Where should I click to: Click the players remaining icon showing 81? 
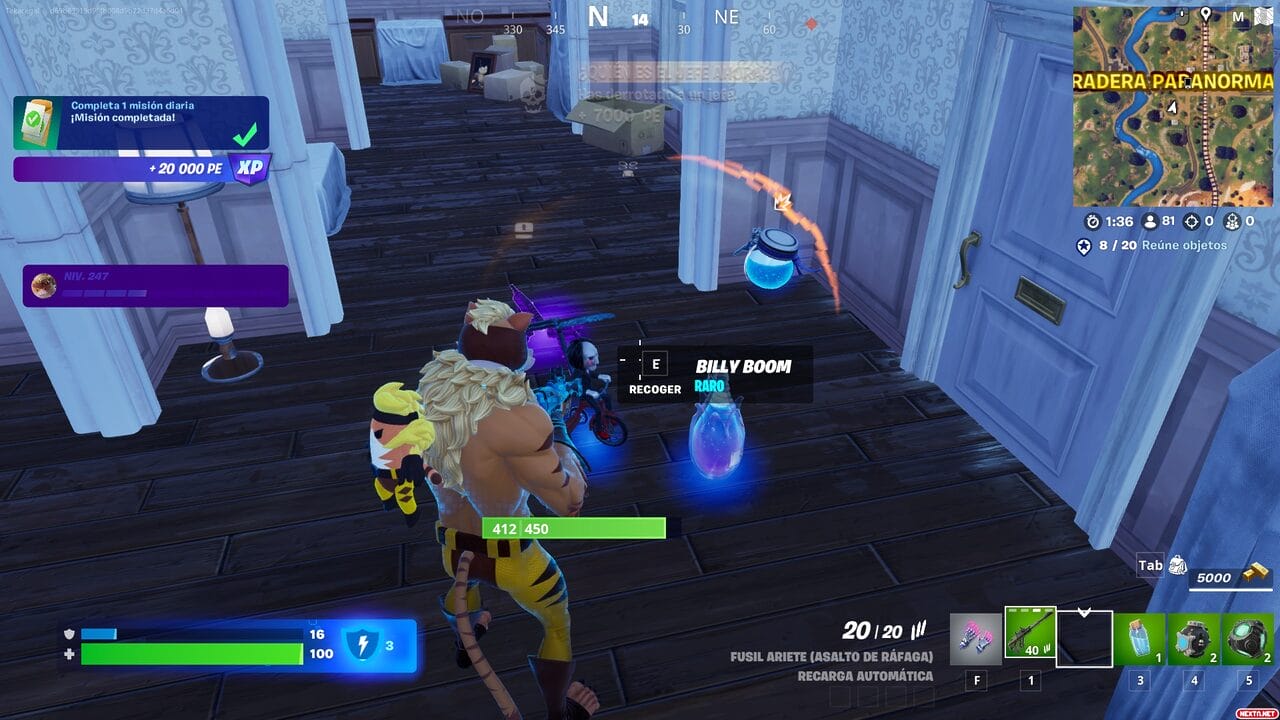point(1152,222)
